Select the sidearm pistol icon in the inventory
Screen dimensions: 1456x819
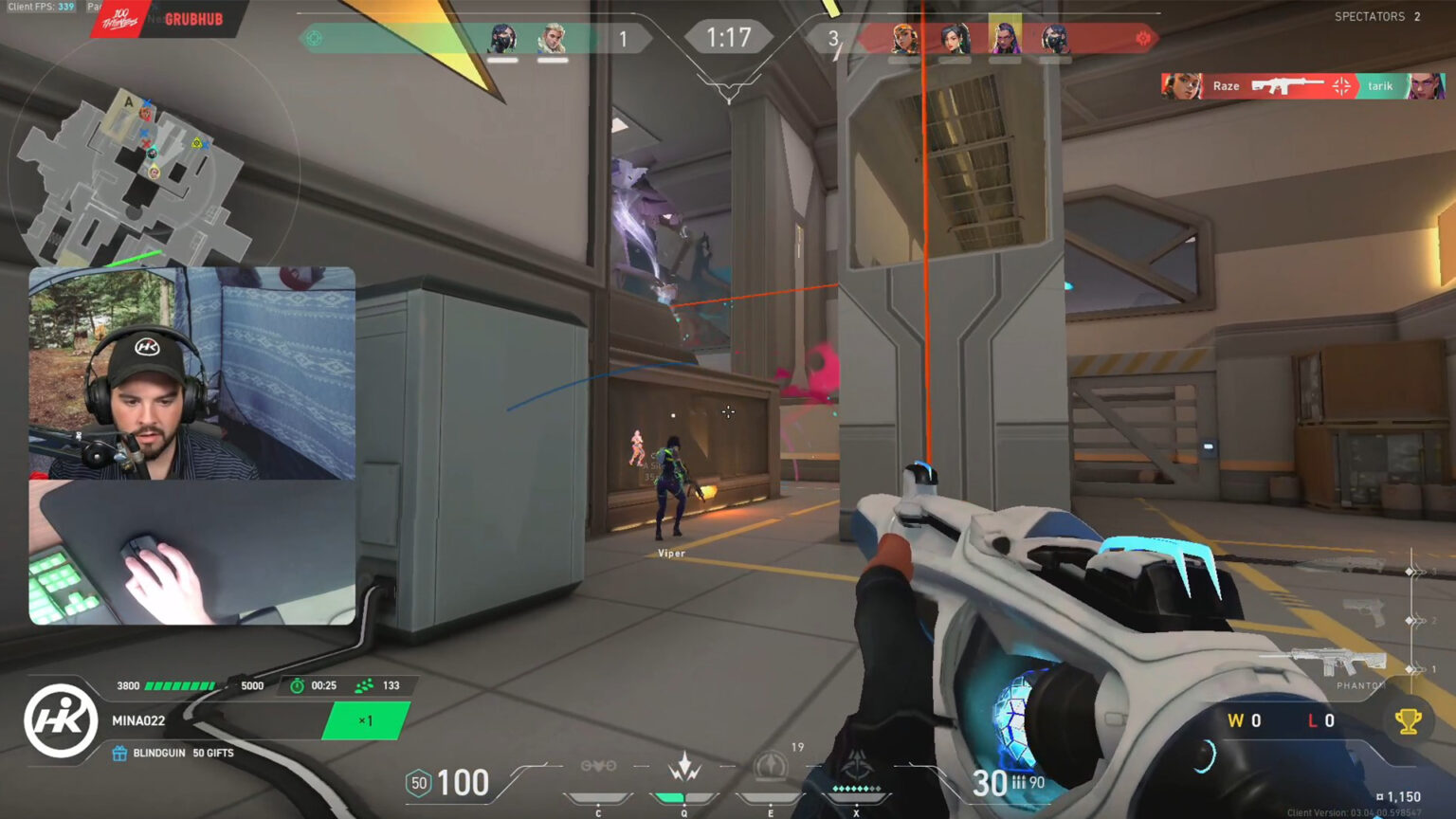(1367, 614)
